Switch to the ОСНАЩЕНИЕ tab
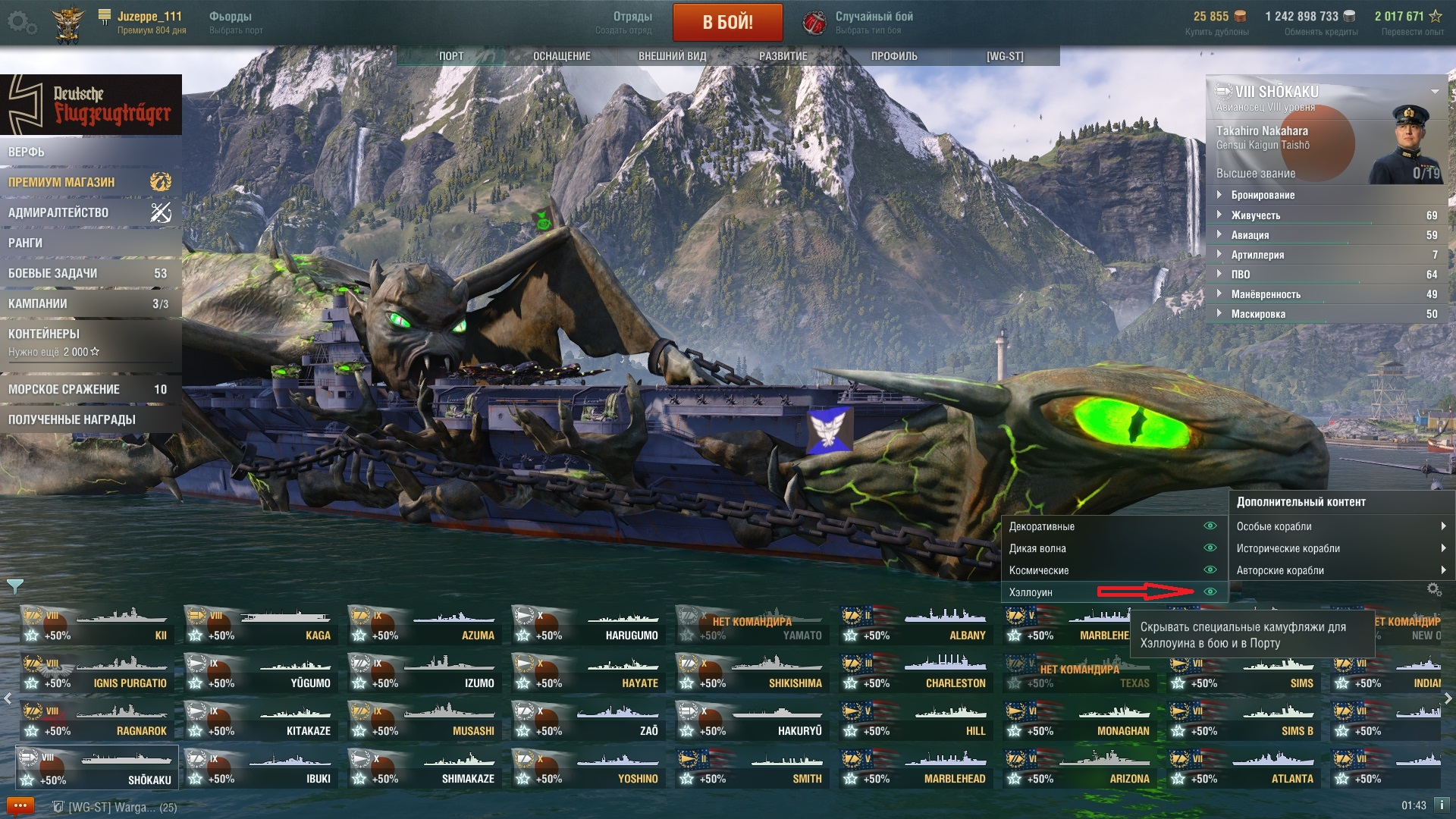This screenshot has height=819, width=1456. [561, 56]
